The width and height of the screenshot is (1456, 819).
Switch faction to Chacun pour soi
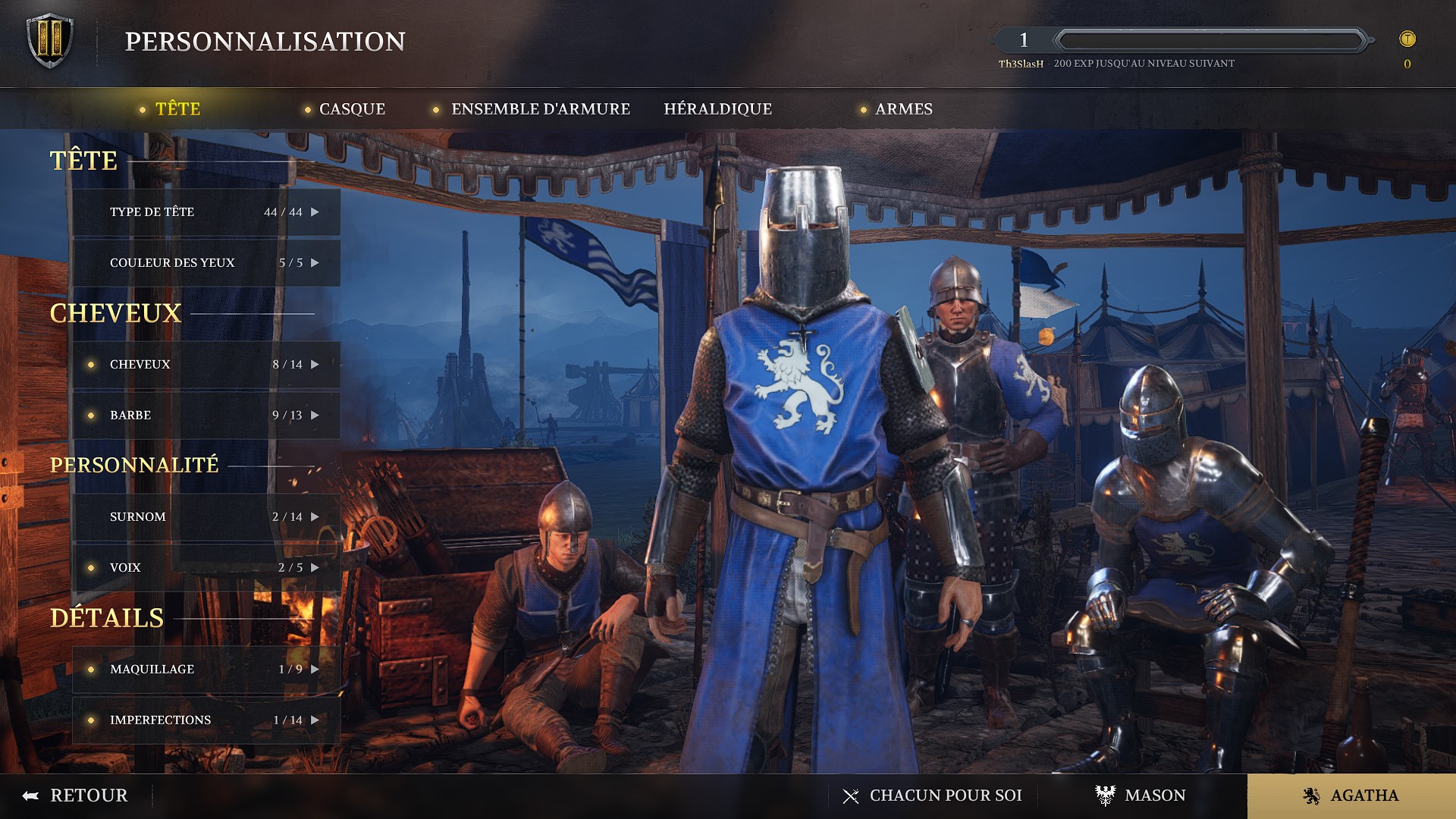pos(933,795)
